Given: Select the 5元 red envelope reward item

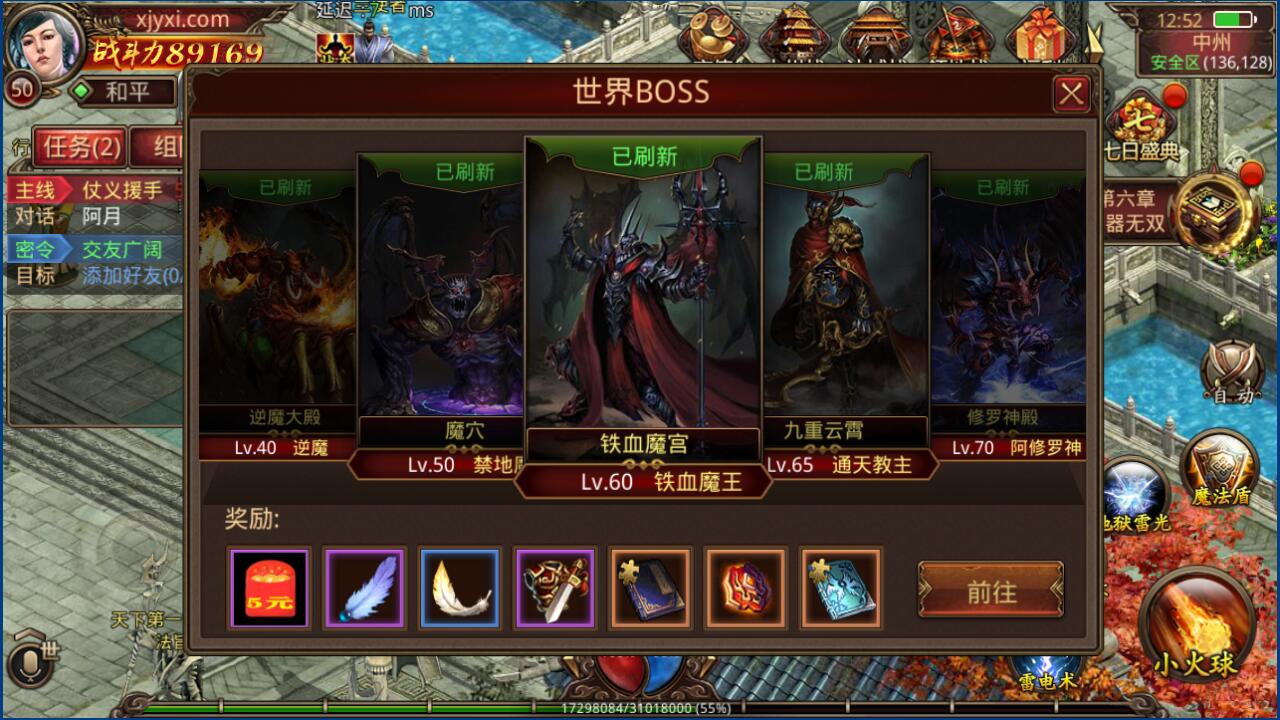Looking at the screenshot, I should pos(268,589).
